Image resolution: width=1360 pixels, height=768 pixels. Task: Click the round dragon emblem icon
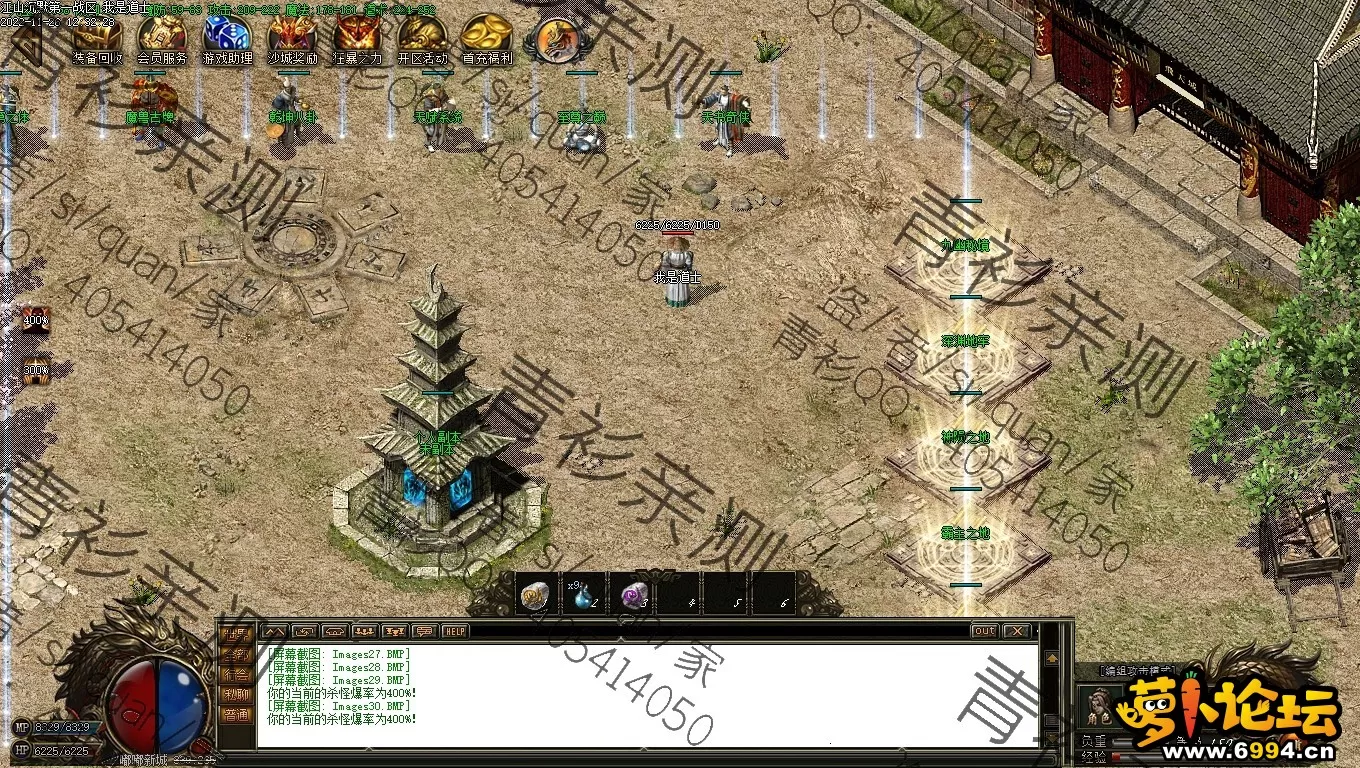coord(556,38)
